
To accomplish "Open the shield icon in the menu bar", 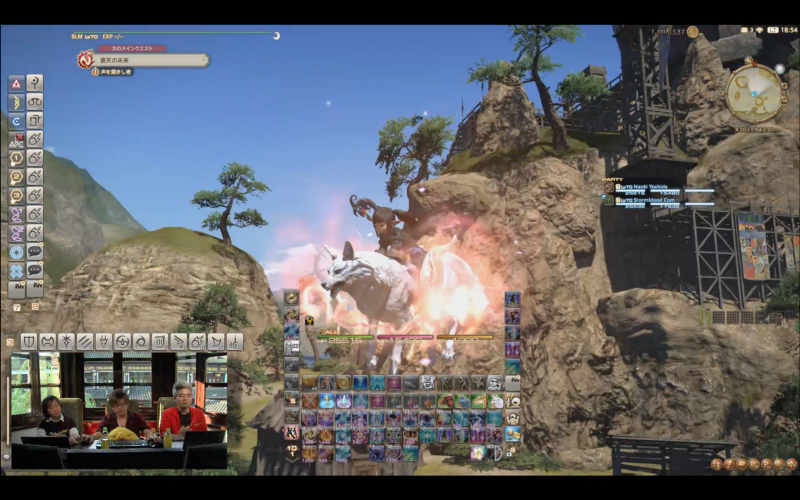I will pyautogui.click(x=28, y=342).
